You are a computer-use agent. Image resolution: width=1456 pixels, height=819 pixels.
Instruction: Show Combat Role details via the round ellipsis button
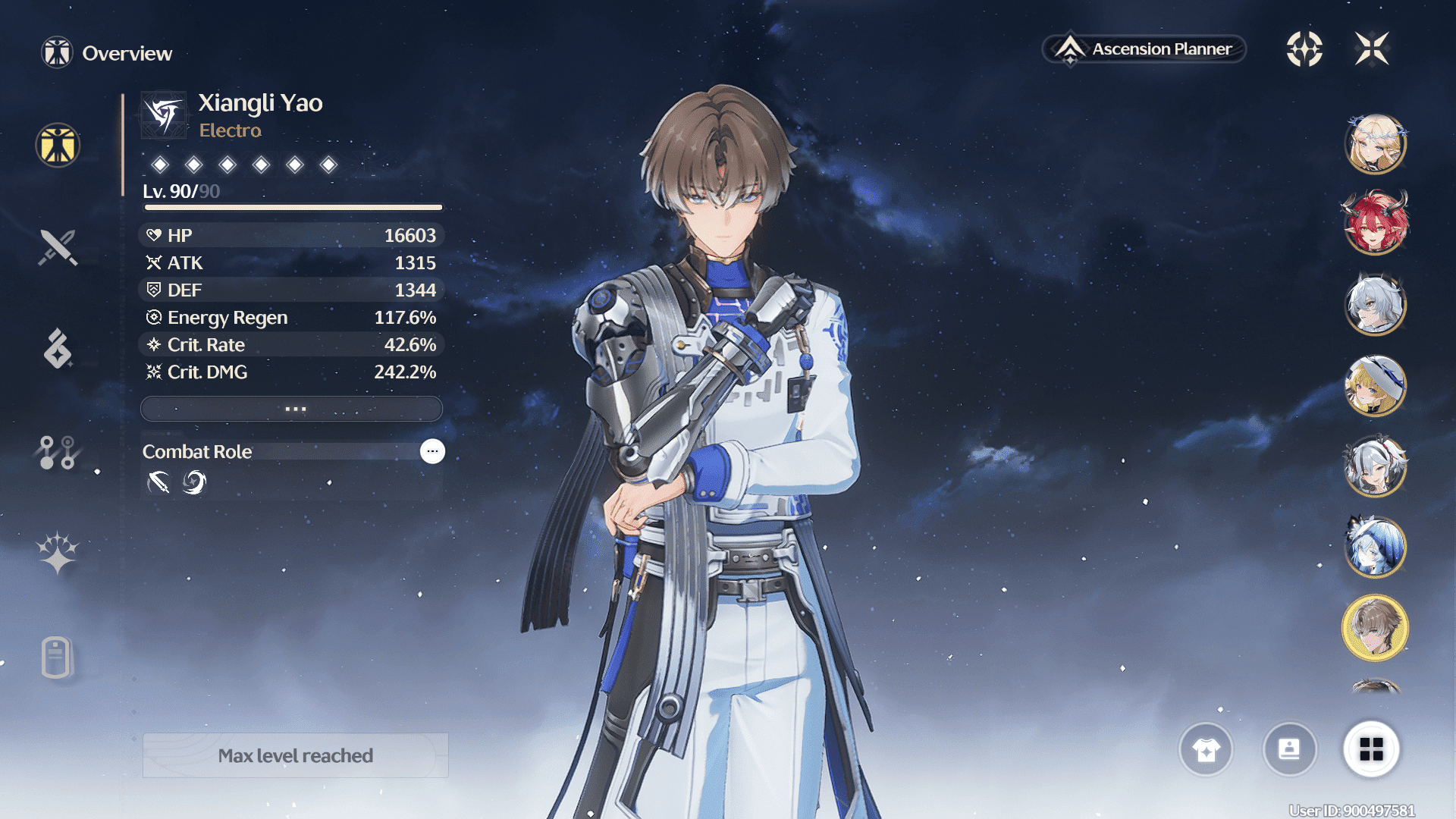[x=432, y=451]
